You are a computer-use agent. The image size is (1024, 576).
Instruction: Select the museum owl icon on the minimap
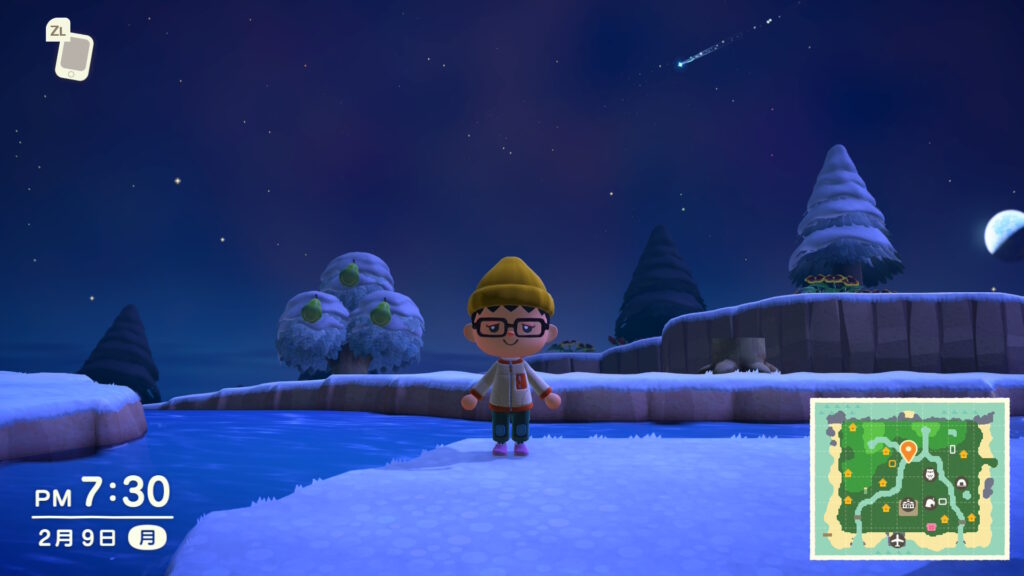pyautogui.click(x=929, y=475)
